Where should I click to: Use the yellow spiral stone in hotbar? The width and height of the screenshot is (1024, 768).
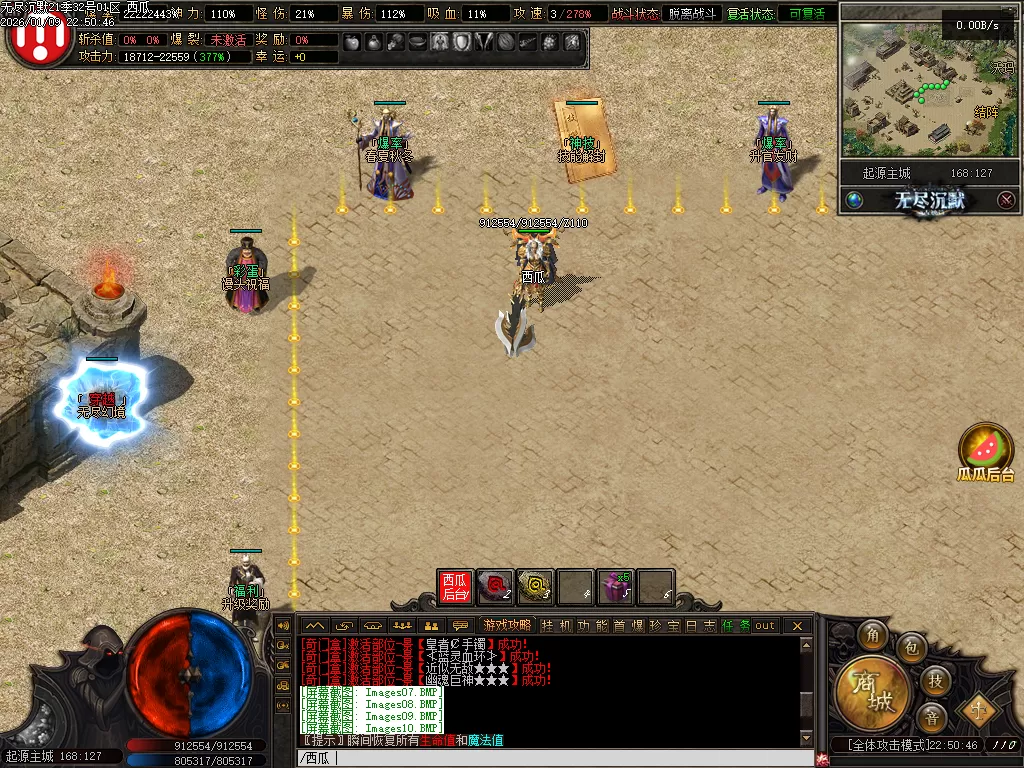tap(535, 587)
